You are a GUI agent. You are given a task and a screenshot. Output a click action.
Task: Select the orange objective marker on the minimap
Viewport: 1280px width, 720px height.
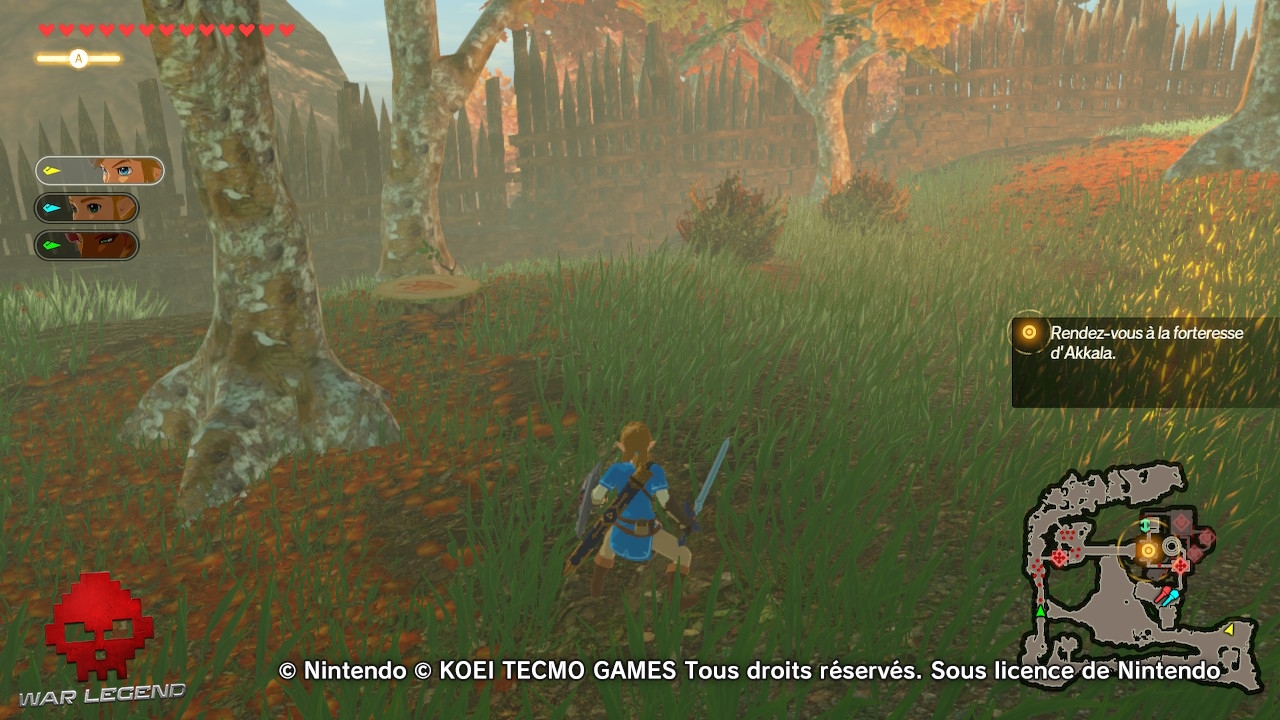coord(1148,550)
